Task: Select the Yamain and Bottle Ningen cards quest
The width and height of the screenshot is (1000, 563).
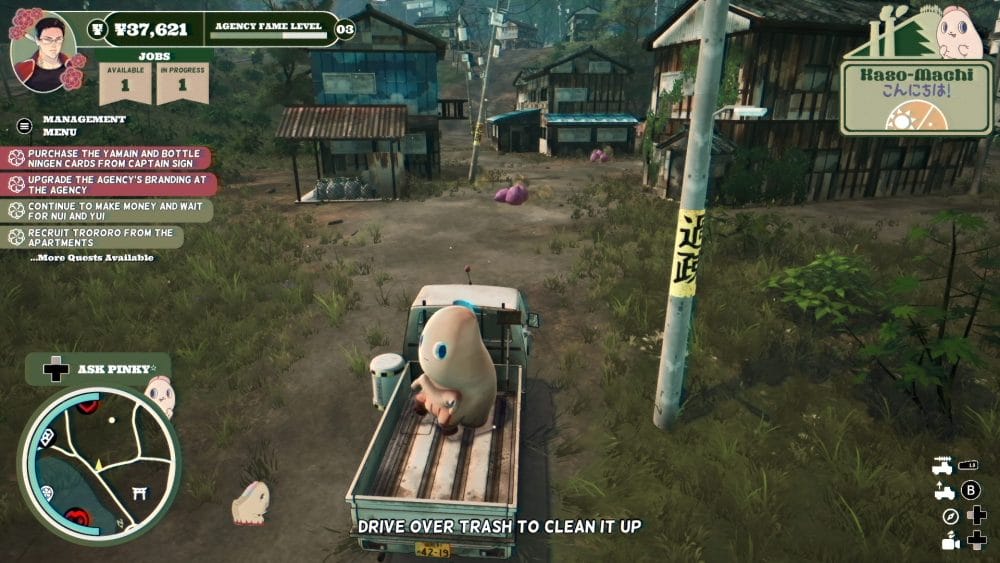Action: (108, 158)
